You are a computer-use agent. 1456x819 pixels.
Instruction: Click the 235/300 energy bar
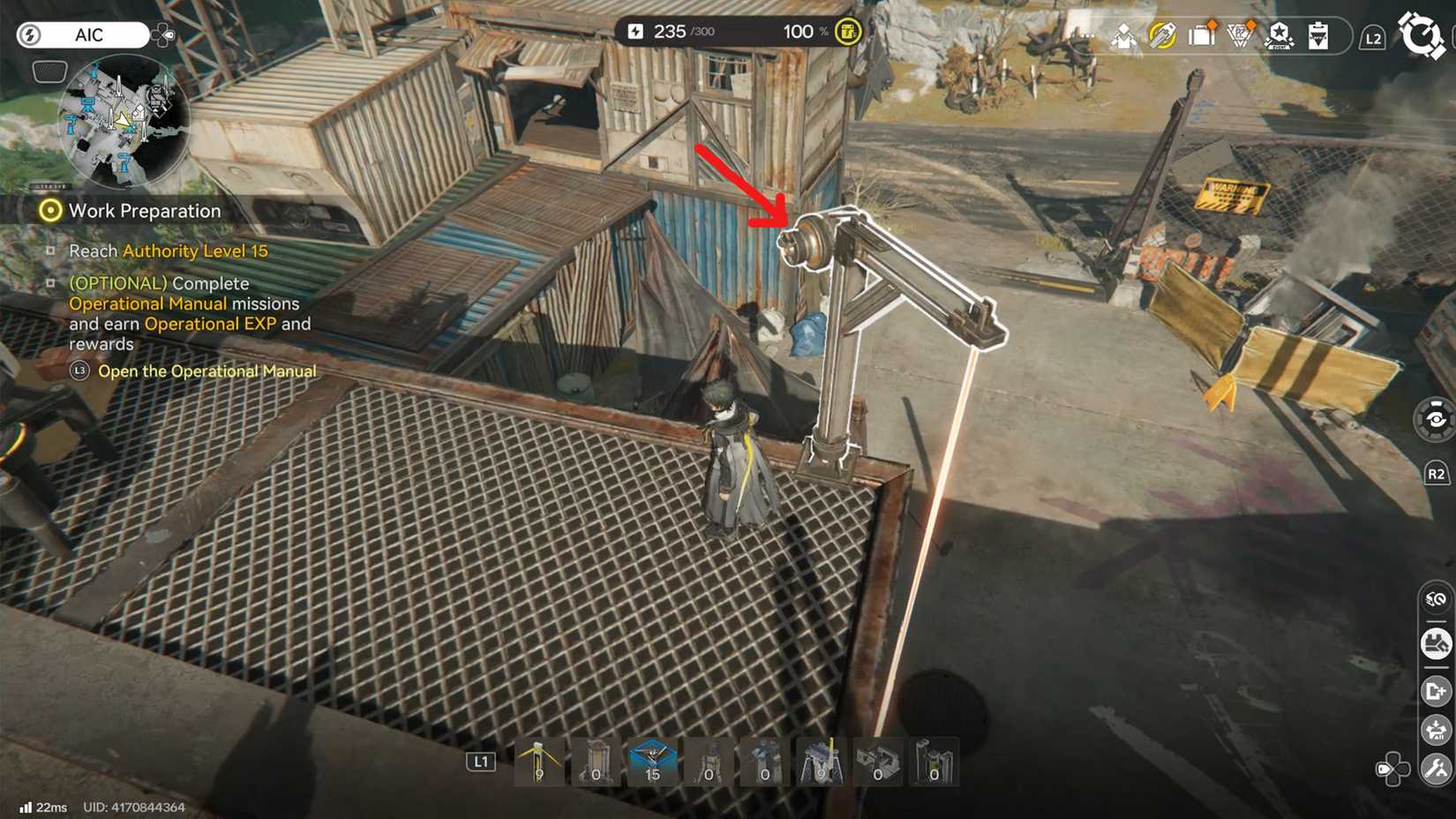point(674,31)
